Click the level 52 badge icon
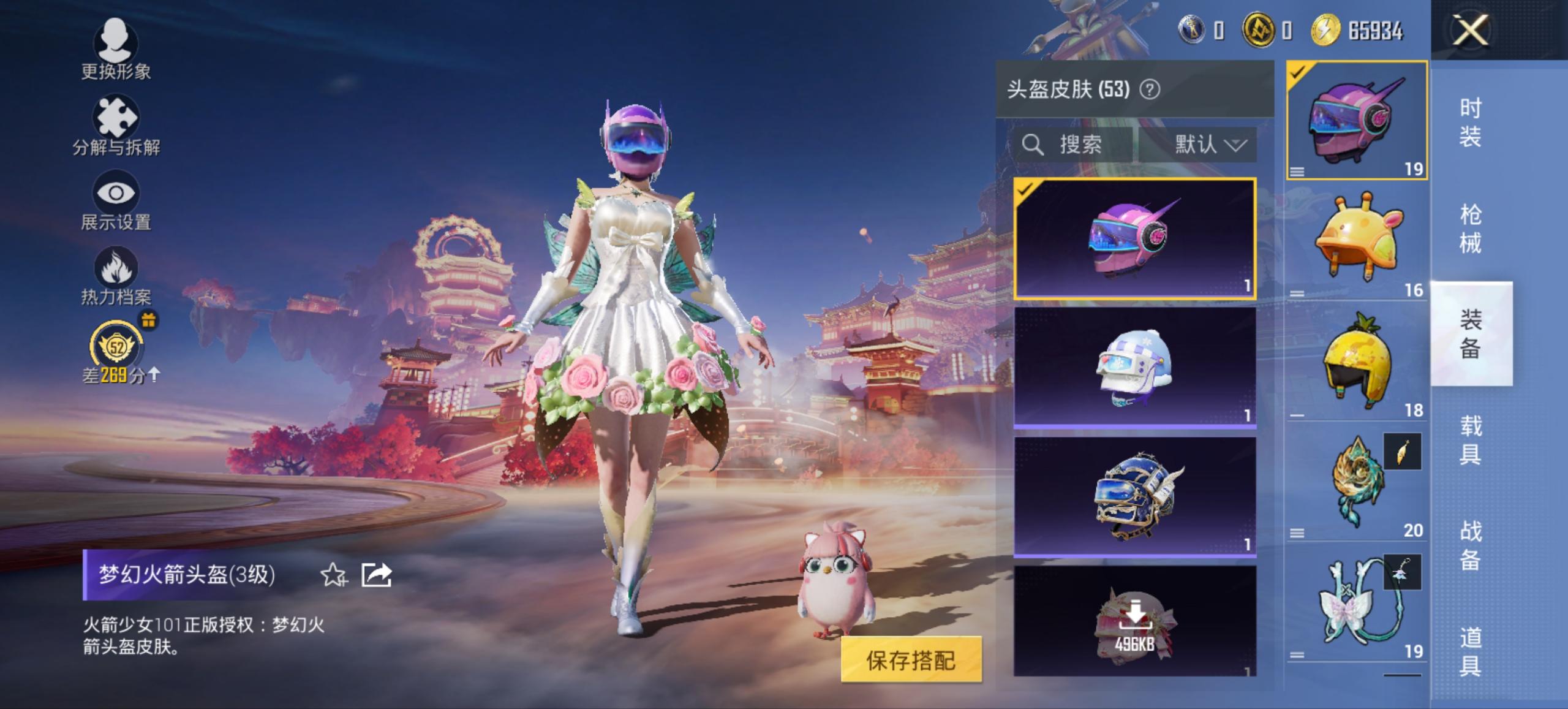 point(116,348)
